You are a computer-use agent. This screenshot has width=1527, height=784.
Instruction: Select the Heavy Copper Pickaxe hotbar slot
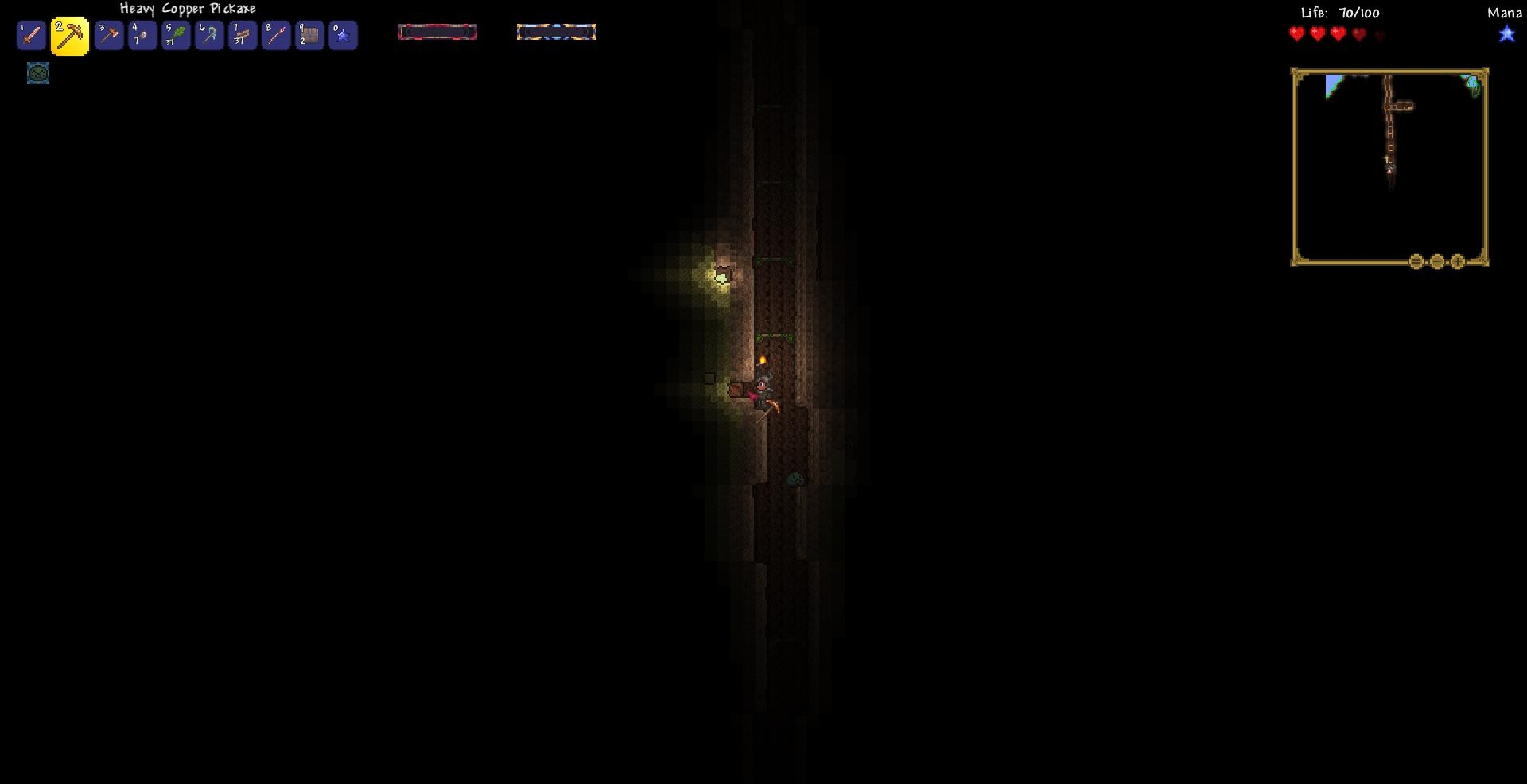coord(70,37)
